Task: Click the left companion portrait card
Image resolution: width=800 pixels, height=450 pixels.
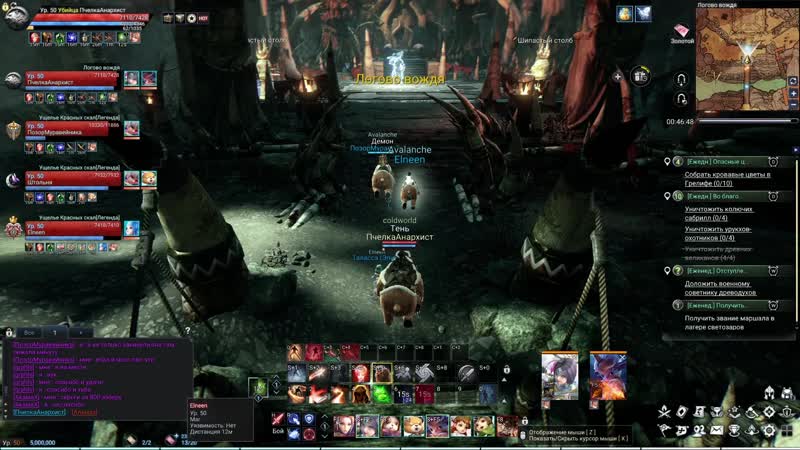Action: 560,372
